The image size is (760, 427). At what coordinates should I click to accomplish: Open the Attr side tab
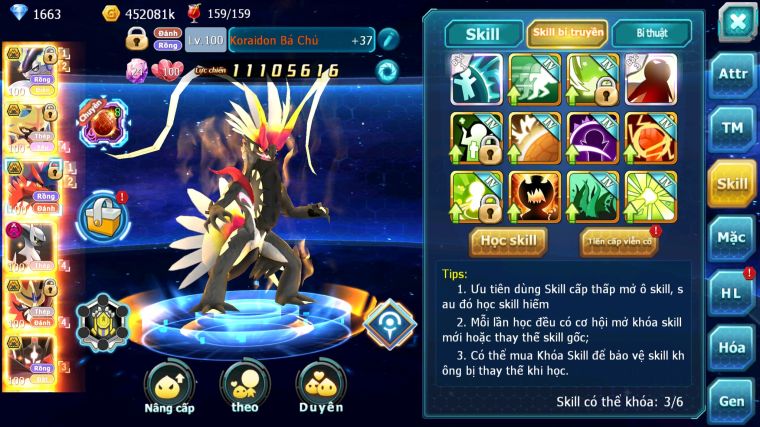point(731,74)
